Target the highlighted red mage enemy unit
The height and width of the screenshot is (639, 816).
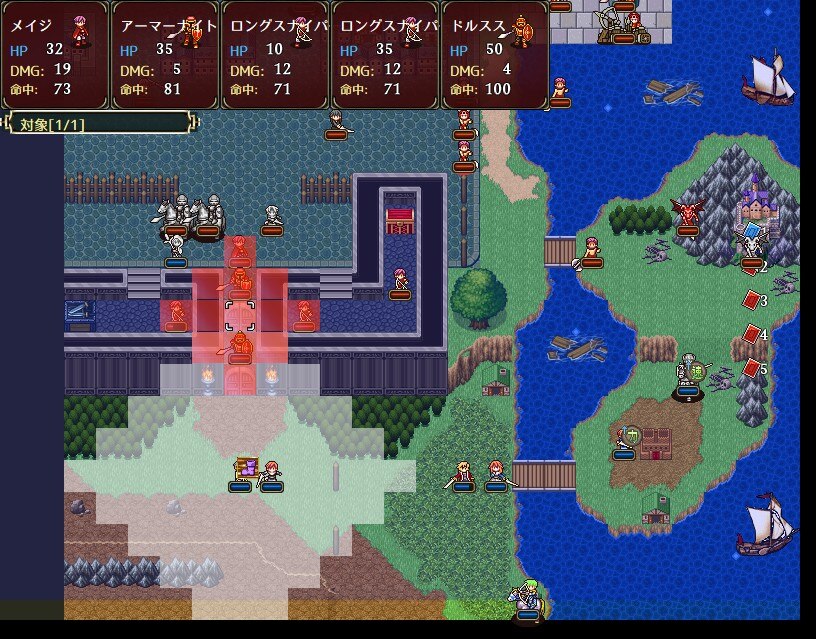tap(240, 250)
